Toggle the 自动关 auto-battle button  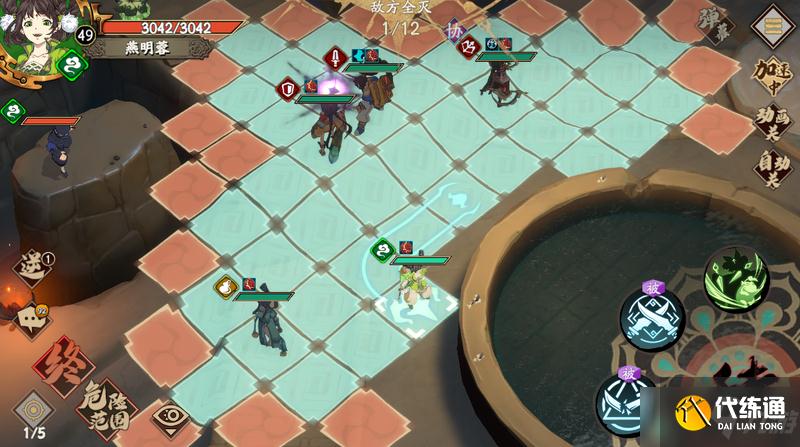tap(773, 168)
